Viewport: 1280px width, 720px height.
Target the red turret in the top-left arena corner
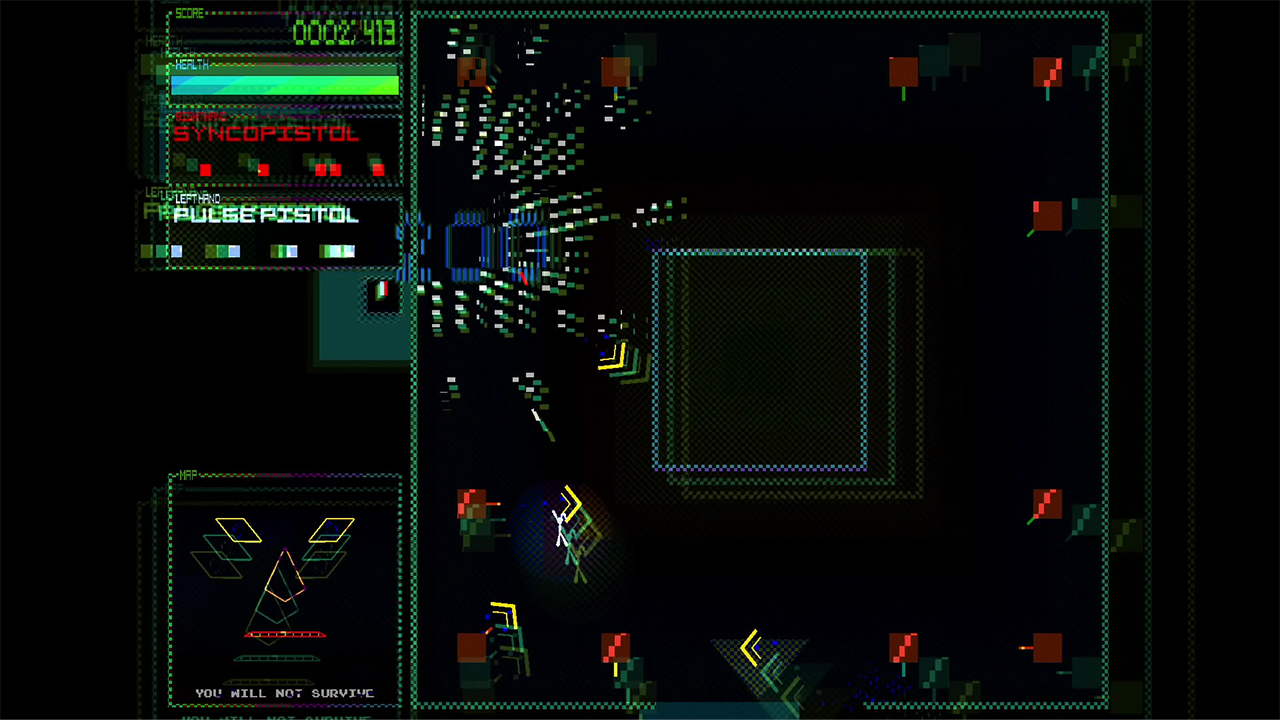coord(470,72)
